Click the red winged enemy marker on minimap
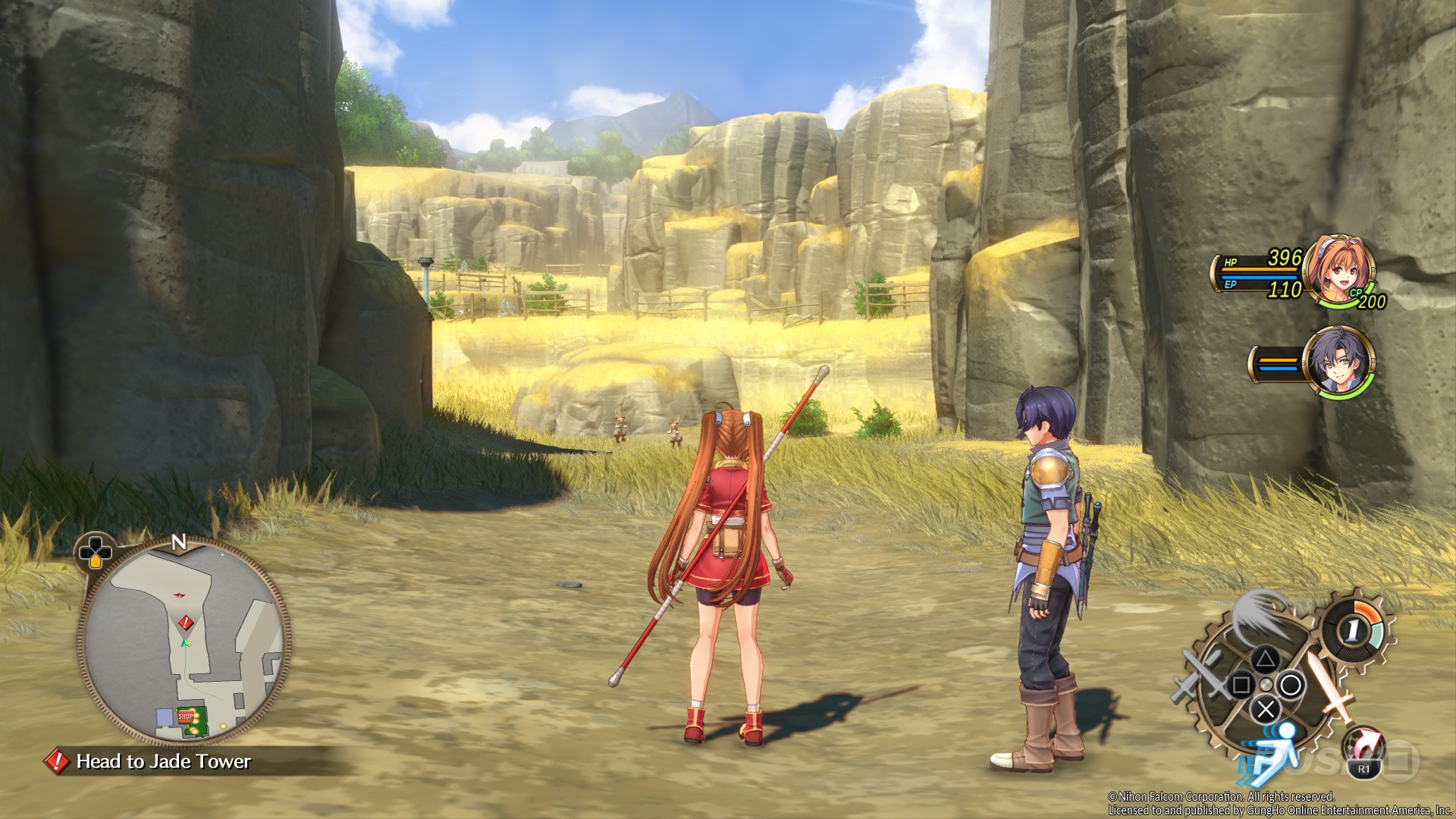The image size is (1456, 819). (x=180, y=596)
